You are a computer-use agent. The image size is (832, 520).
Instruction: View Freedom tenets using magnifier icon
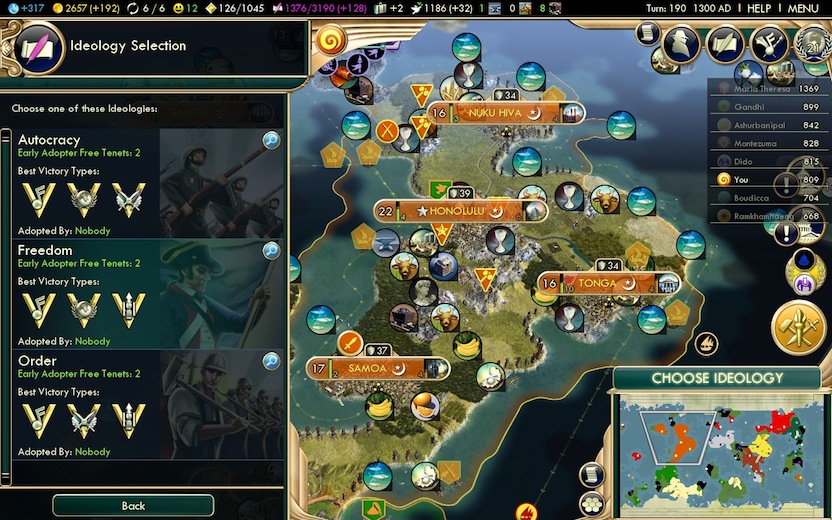click(271, 251)
